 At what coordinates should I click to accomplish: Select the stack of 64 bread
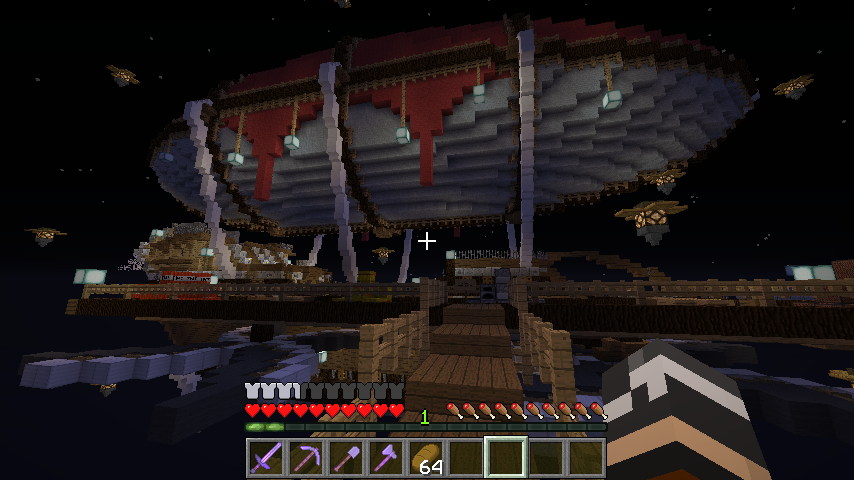point(426,458)
